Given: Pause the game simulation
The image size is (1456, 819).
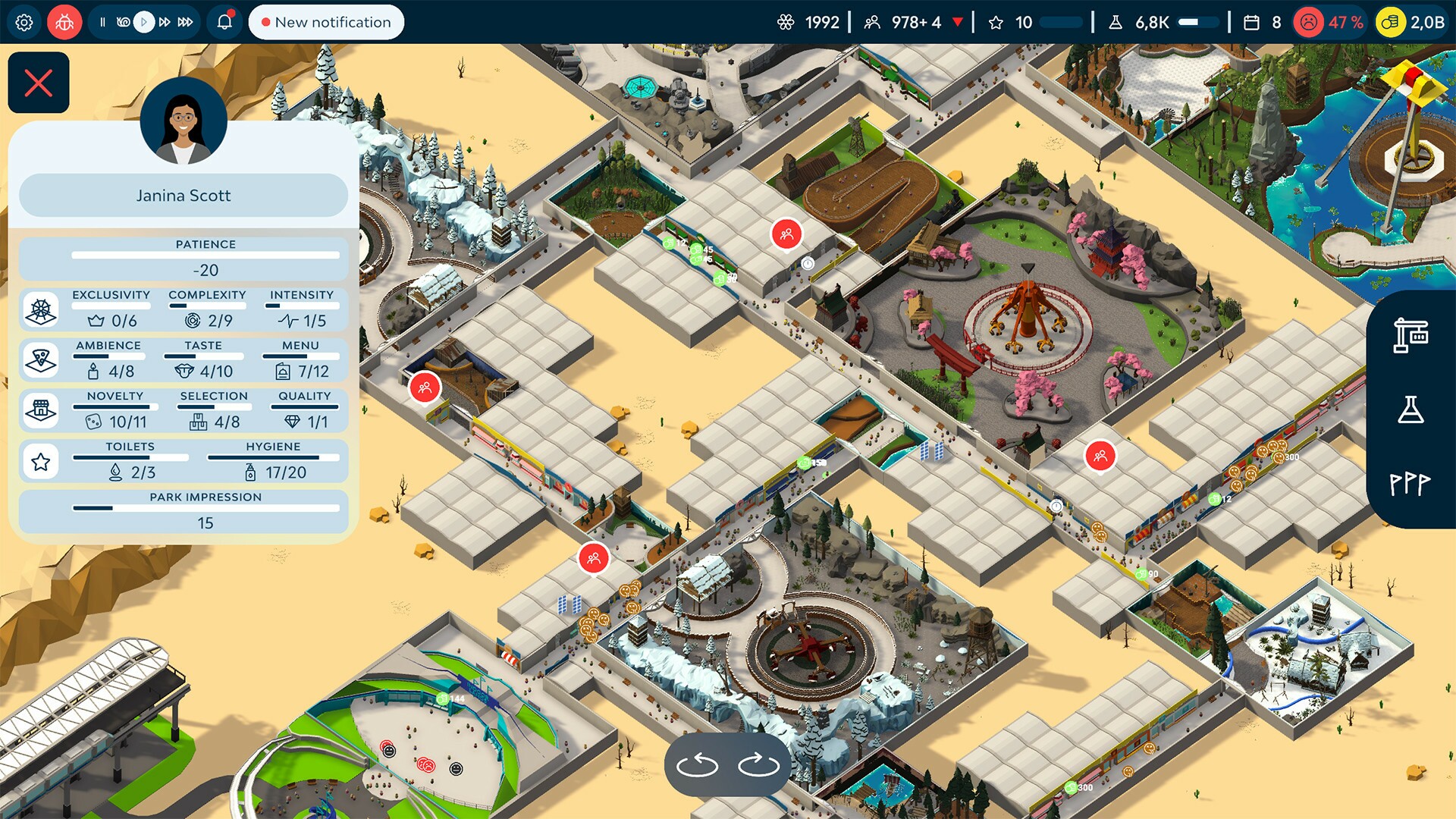Looking at the screenshot, I should (x=104, y=22).
